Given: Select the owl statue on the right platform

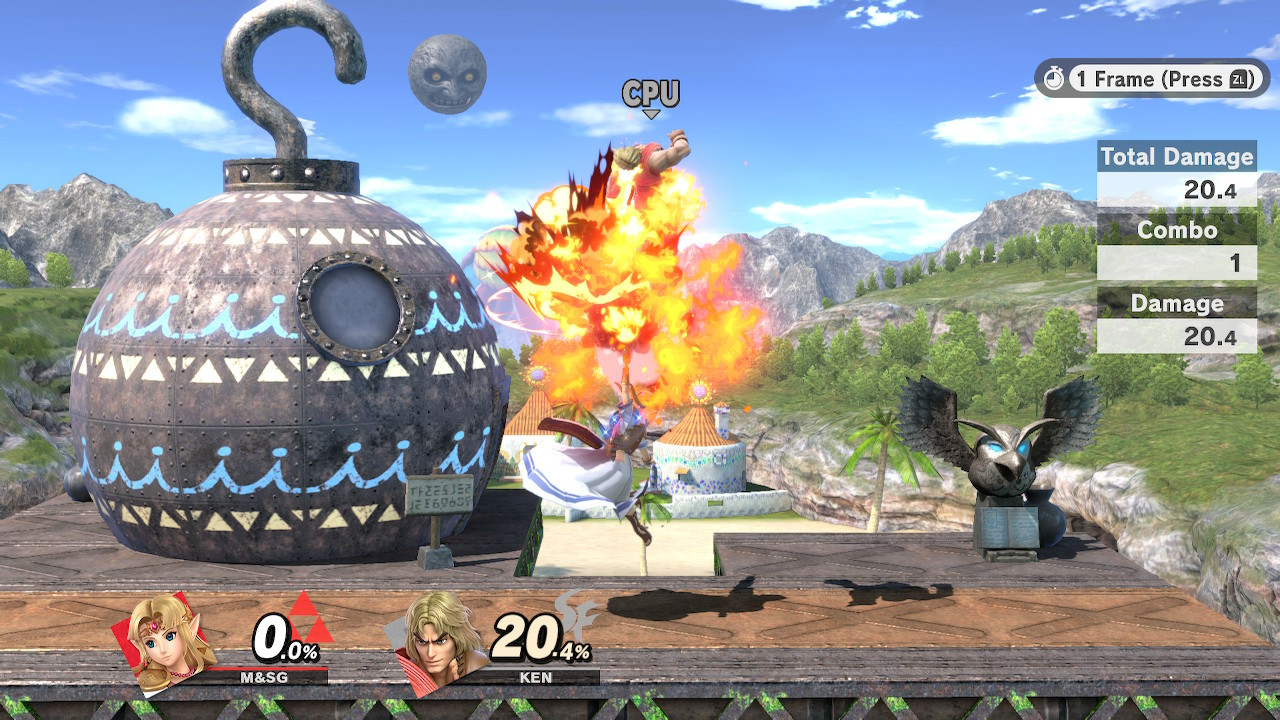Looking at the screenshot, I should [1000, 460].
